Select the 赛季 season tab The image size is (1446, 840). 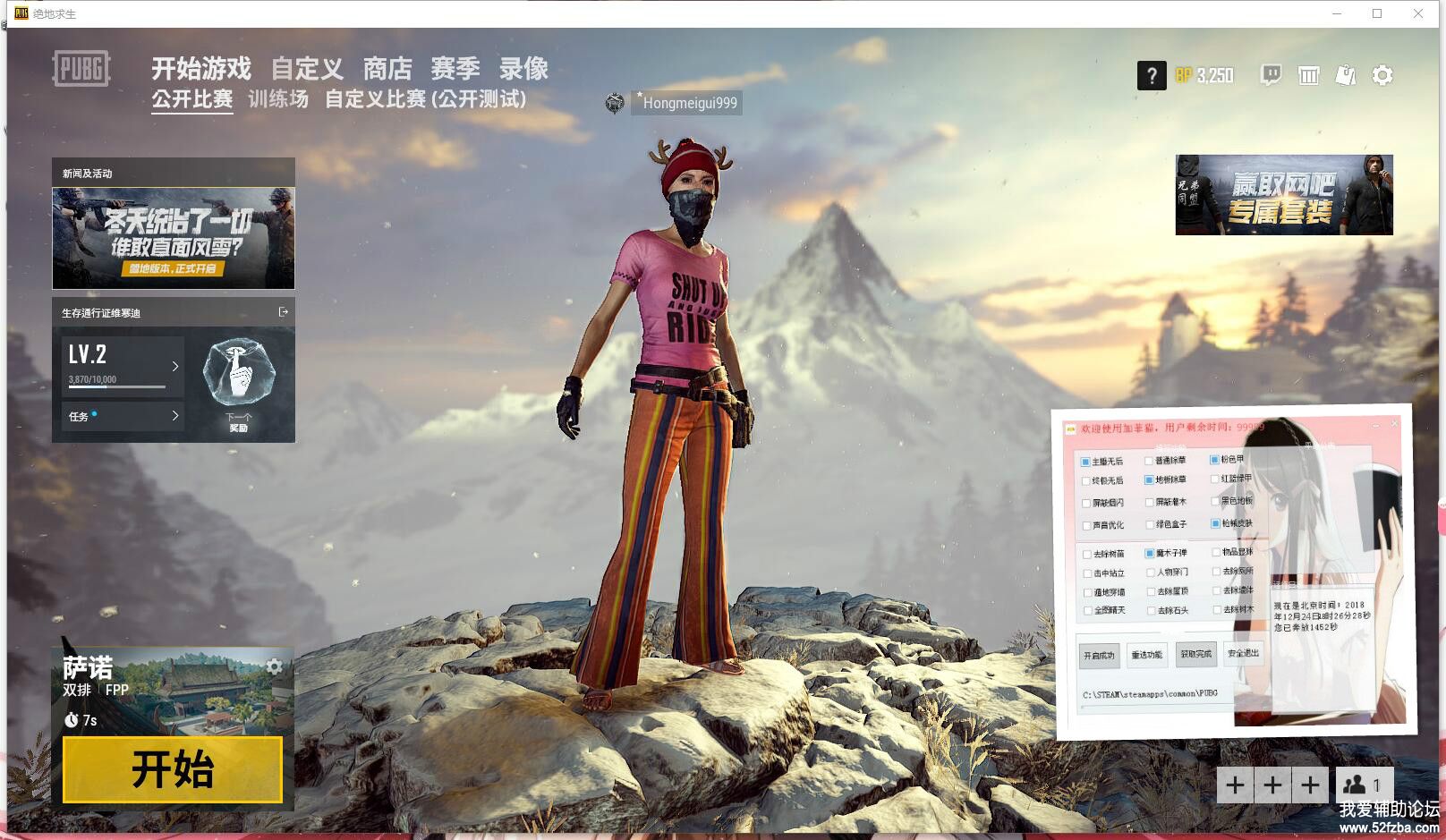(455, 69)
